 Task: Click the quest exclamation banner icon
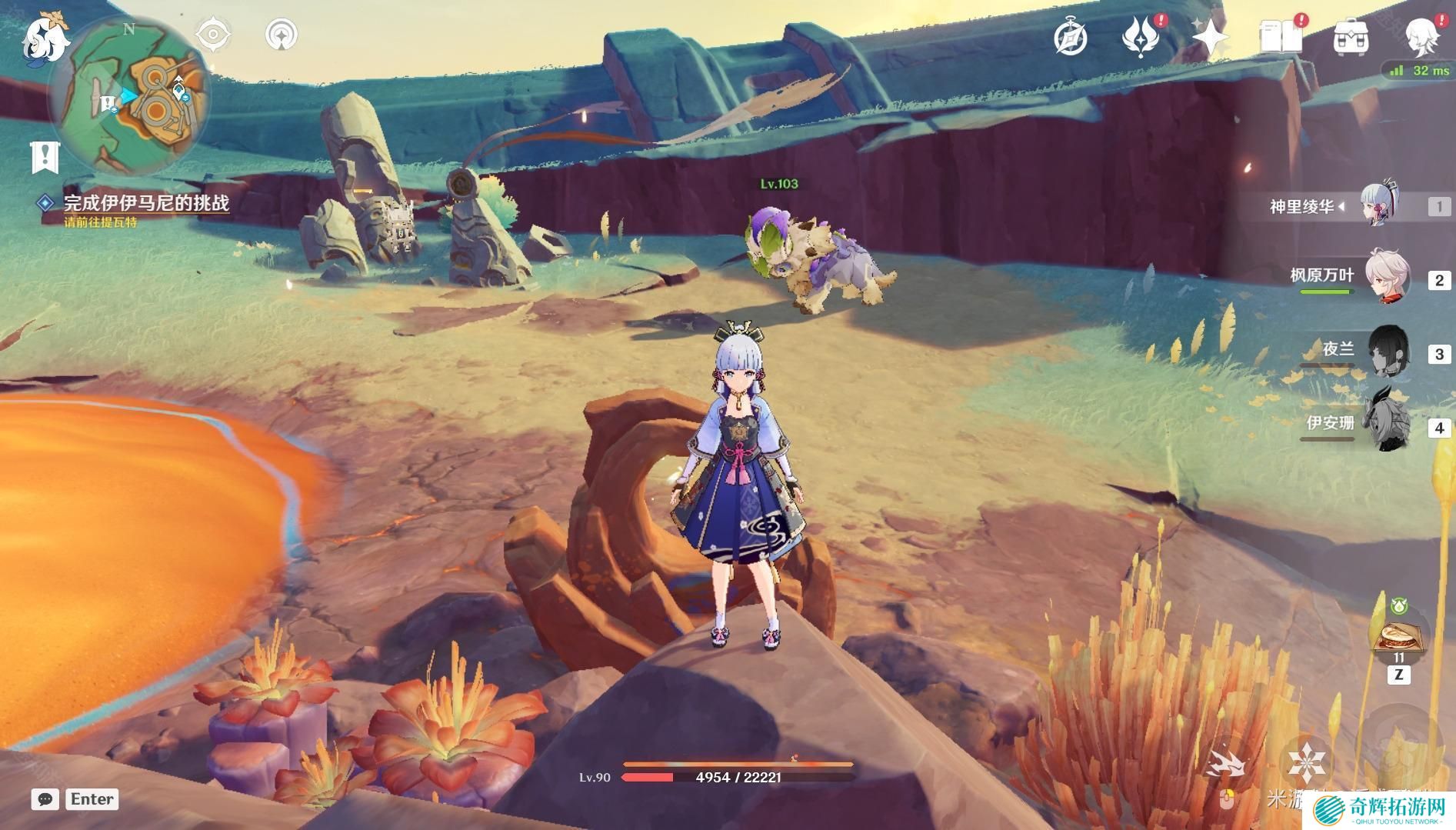pyautogui.click(x=45, y=158)
